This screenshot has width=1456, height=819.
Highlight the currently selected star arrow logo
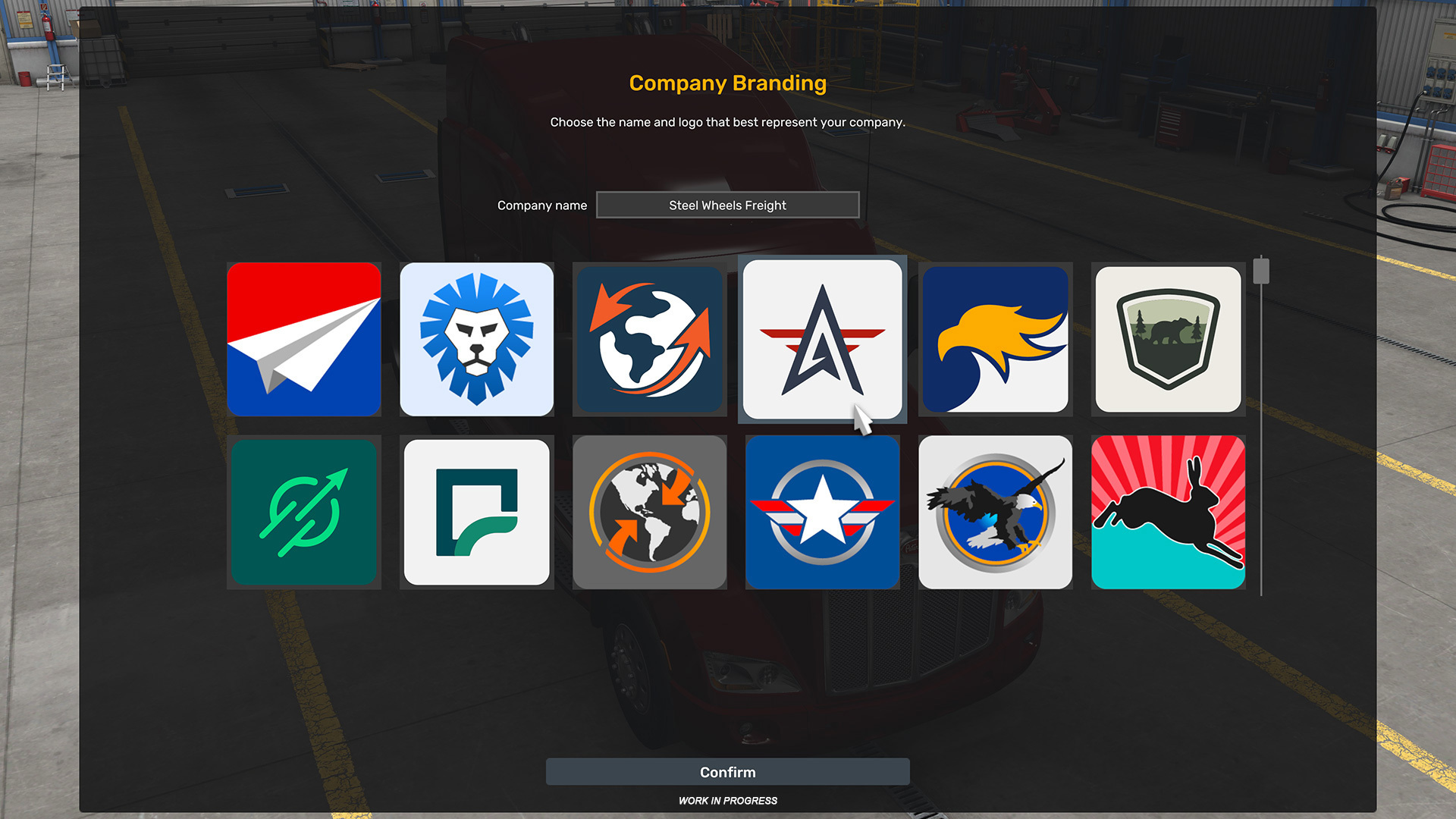[x=822, y=339]
